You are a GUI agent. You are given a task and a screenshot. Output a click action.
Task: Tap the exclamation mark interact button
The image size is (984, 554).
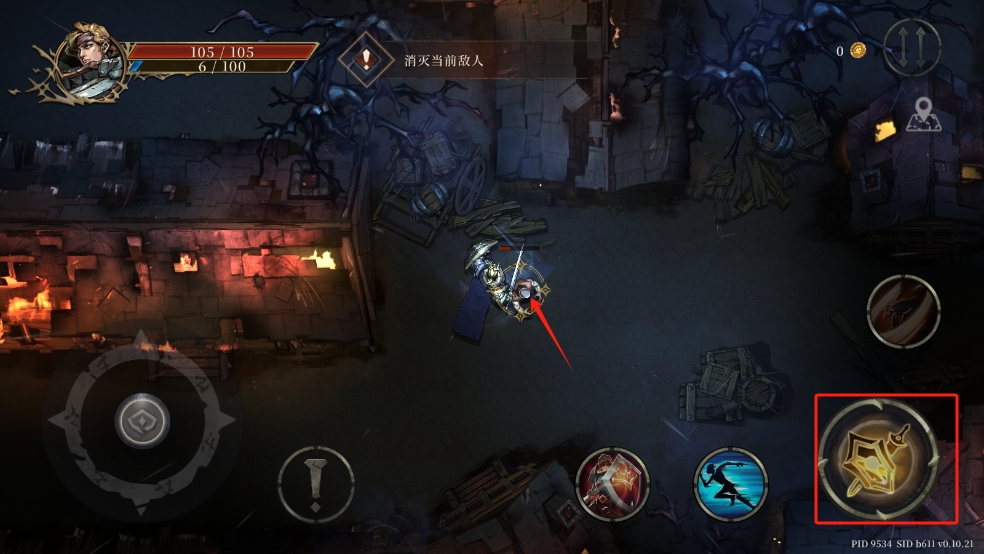(x=316, y=484)
